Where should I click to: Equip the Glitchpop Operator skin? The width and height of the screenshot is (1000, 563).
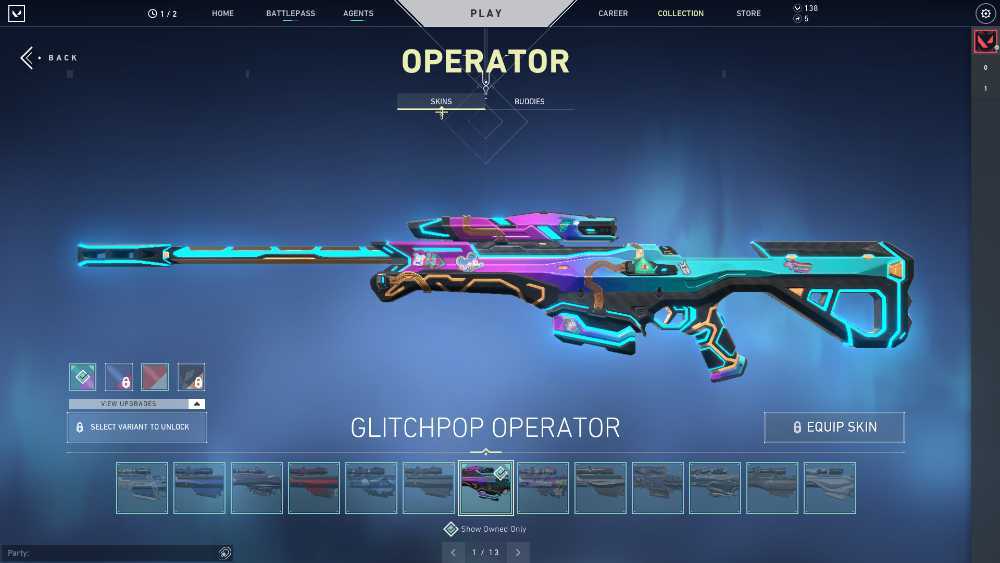834,427
